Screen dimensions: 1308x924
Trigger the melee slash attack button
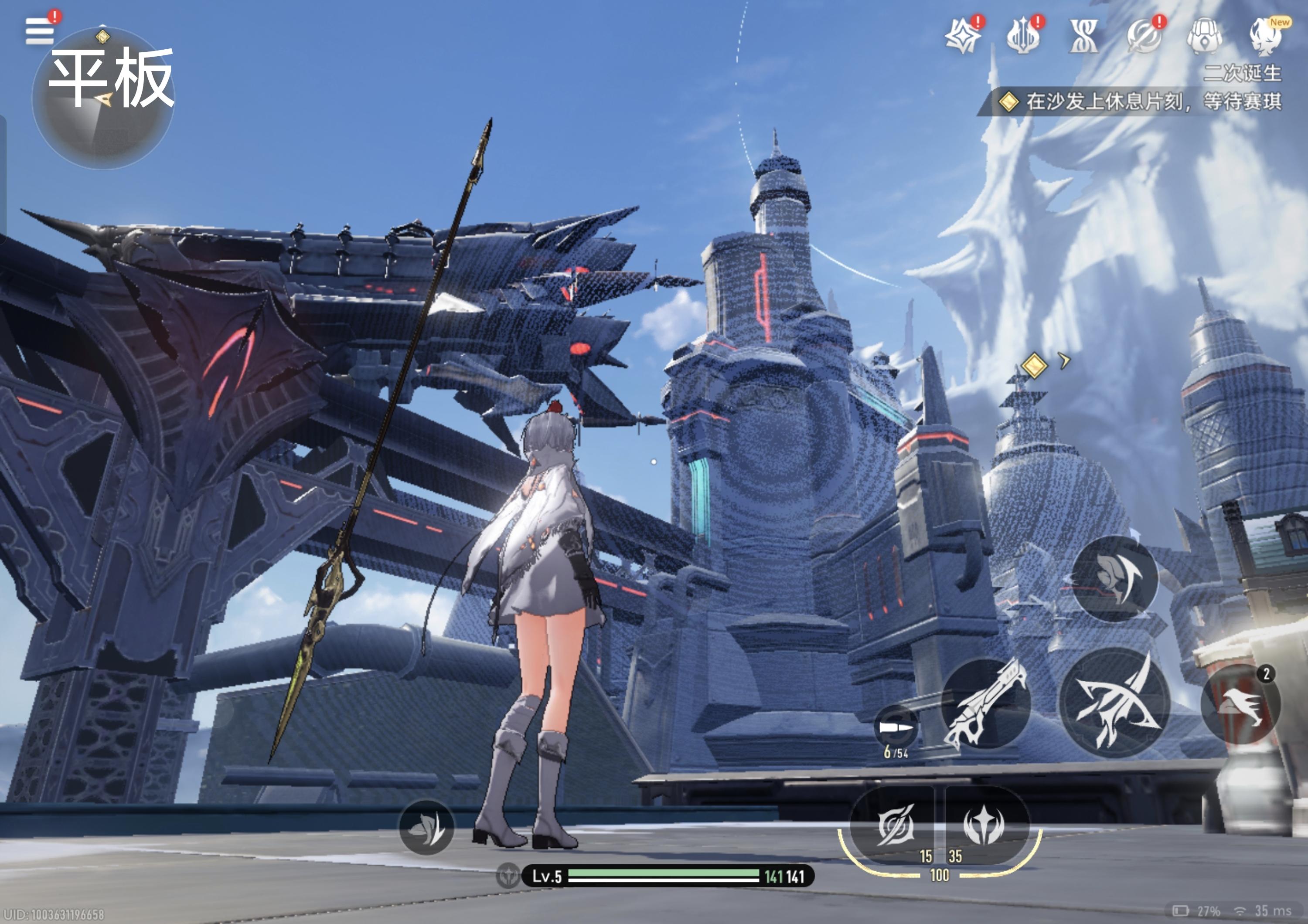tap(1115, 703)
